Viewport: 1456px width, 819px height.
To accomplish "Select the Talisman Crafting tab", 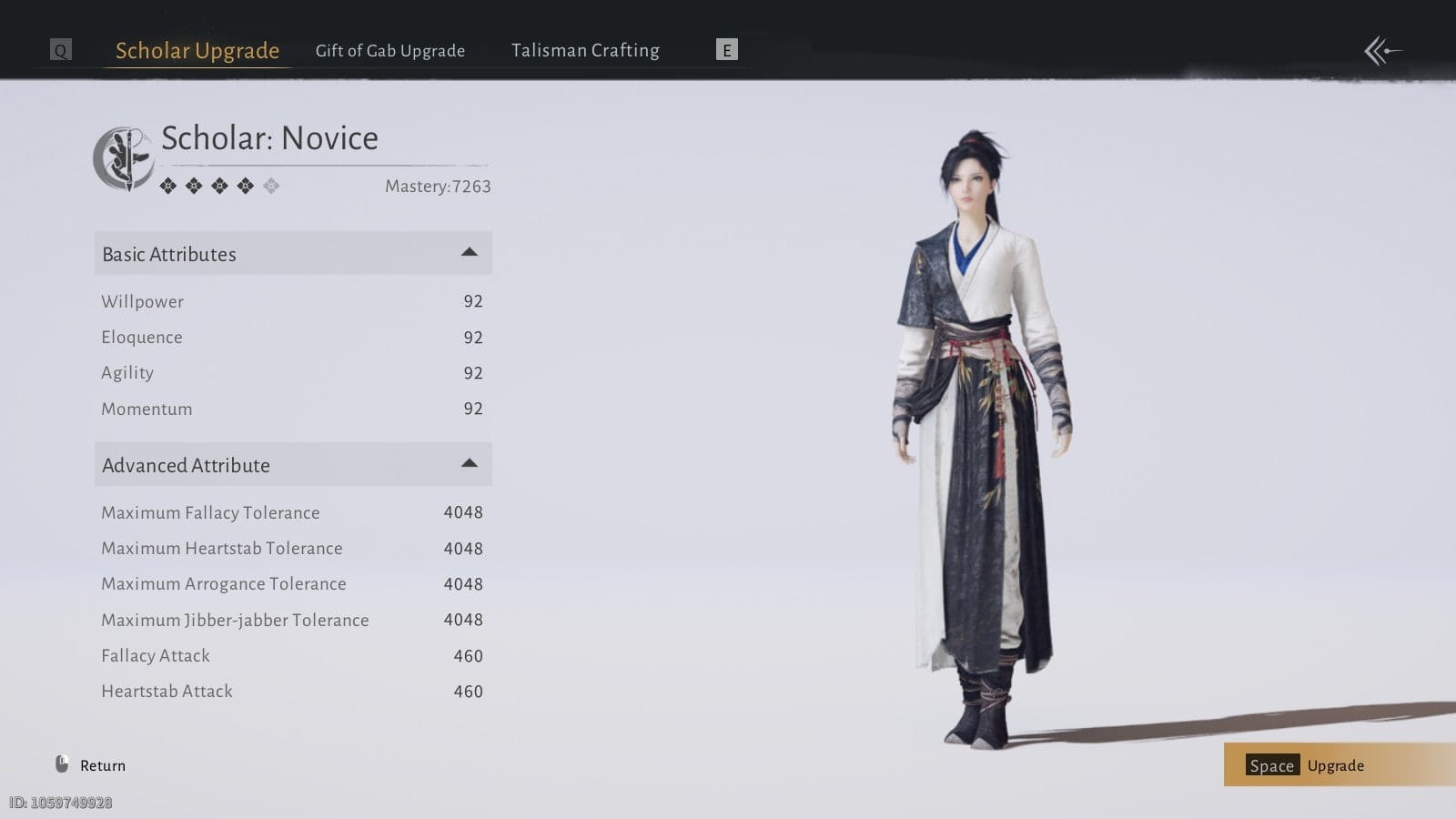I will (x=585, y=51).
